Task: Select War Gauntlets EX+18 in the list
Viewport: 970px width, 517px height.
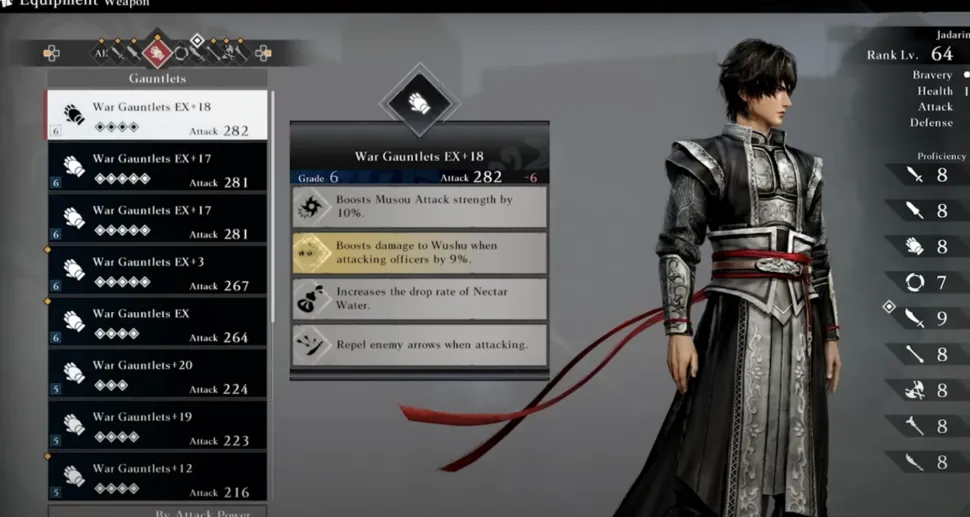Action: click(x=157, y=115)
